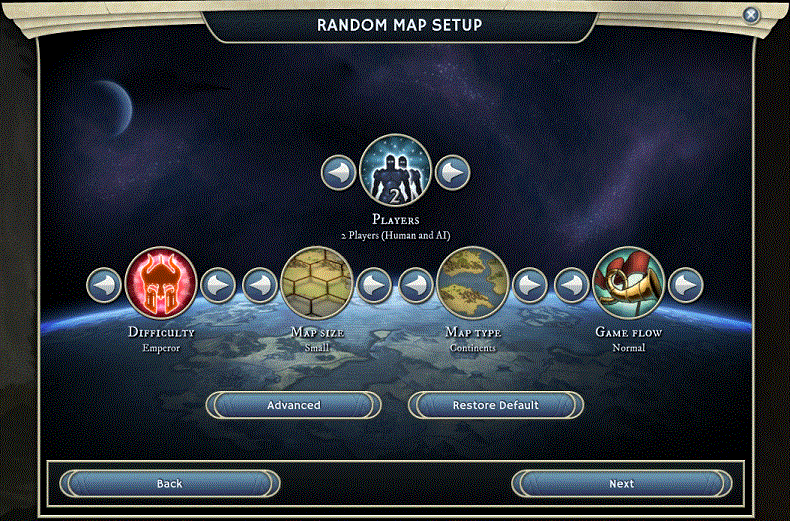Cycle game flow to the previous setting
This screenshot has width=790, height=521.
click(572, 285)
